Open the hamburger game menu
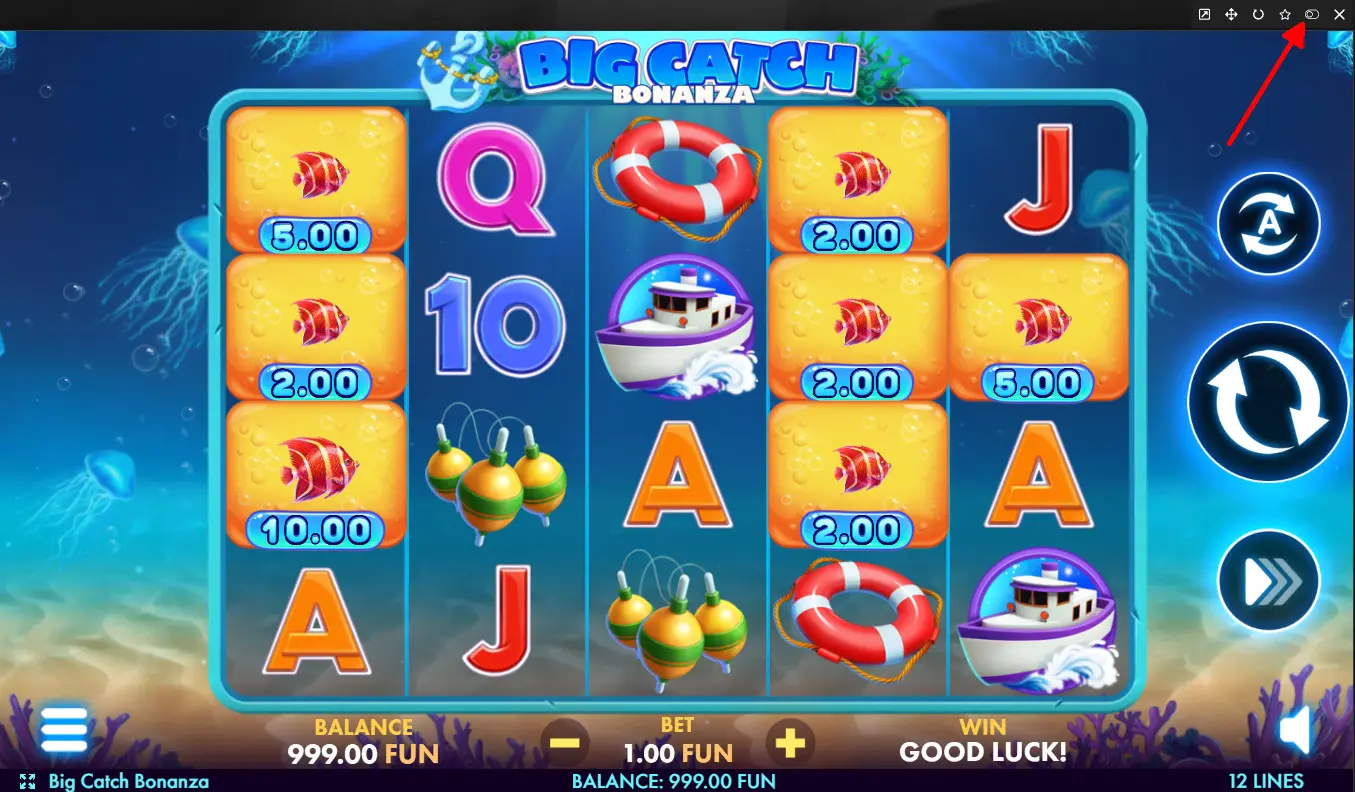Screen dimensions: 1355x792 click(x=64, y=730)
